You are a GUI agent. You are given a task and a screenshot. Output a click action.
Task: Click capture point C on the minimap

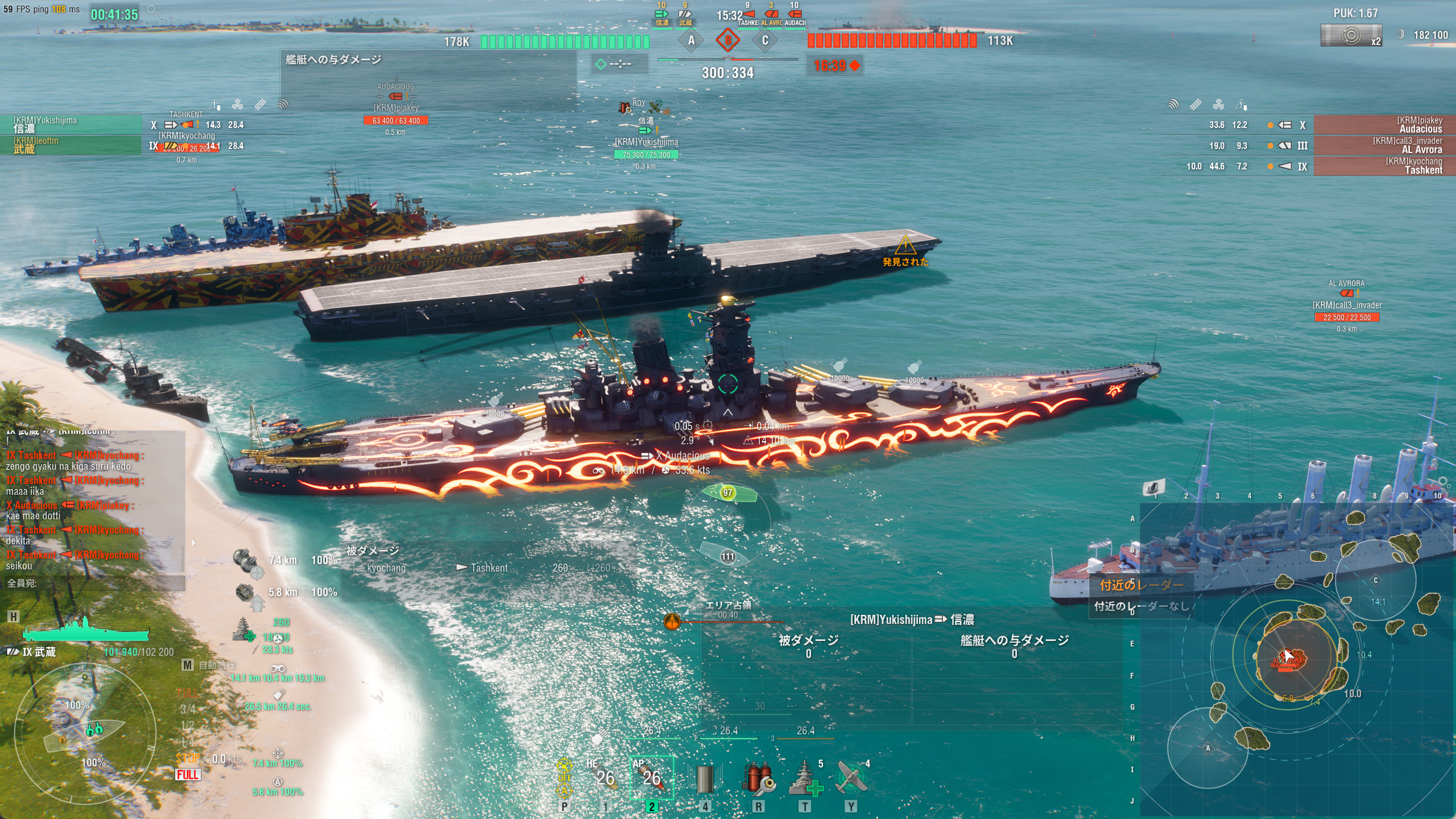pyautogui.click(x=1376, y=580)
